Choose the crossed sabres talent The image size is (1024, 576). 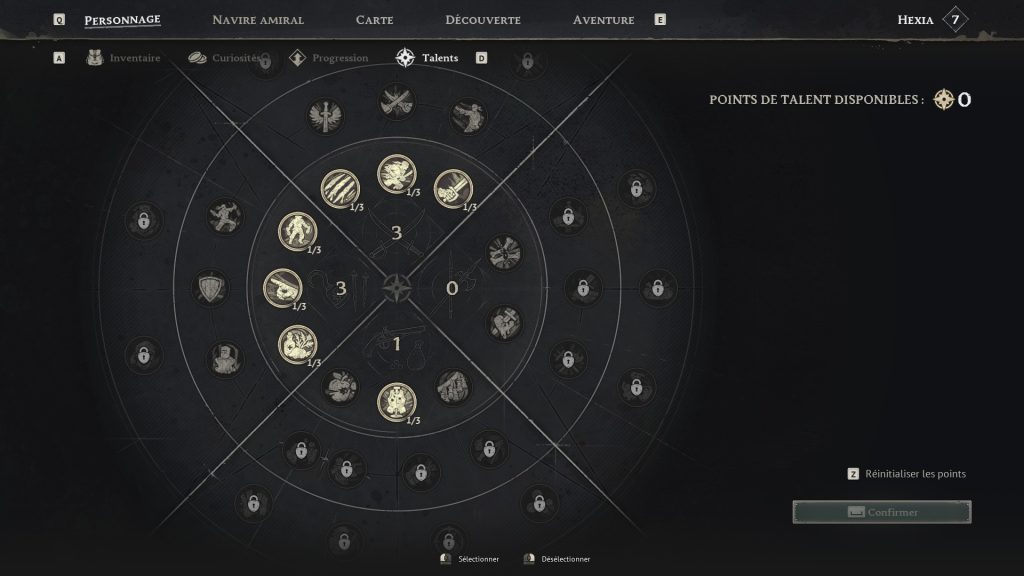pos(396,99)
